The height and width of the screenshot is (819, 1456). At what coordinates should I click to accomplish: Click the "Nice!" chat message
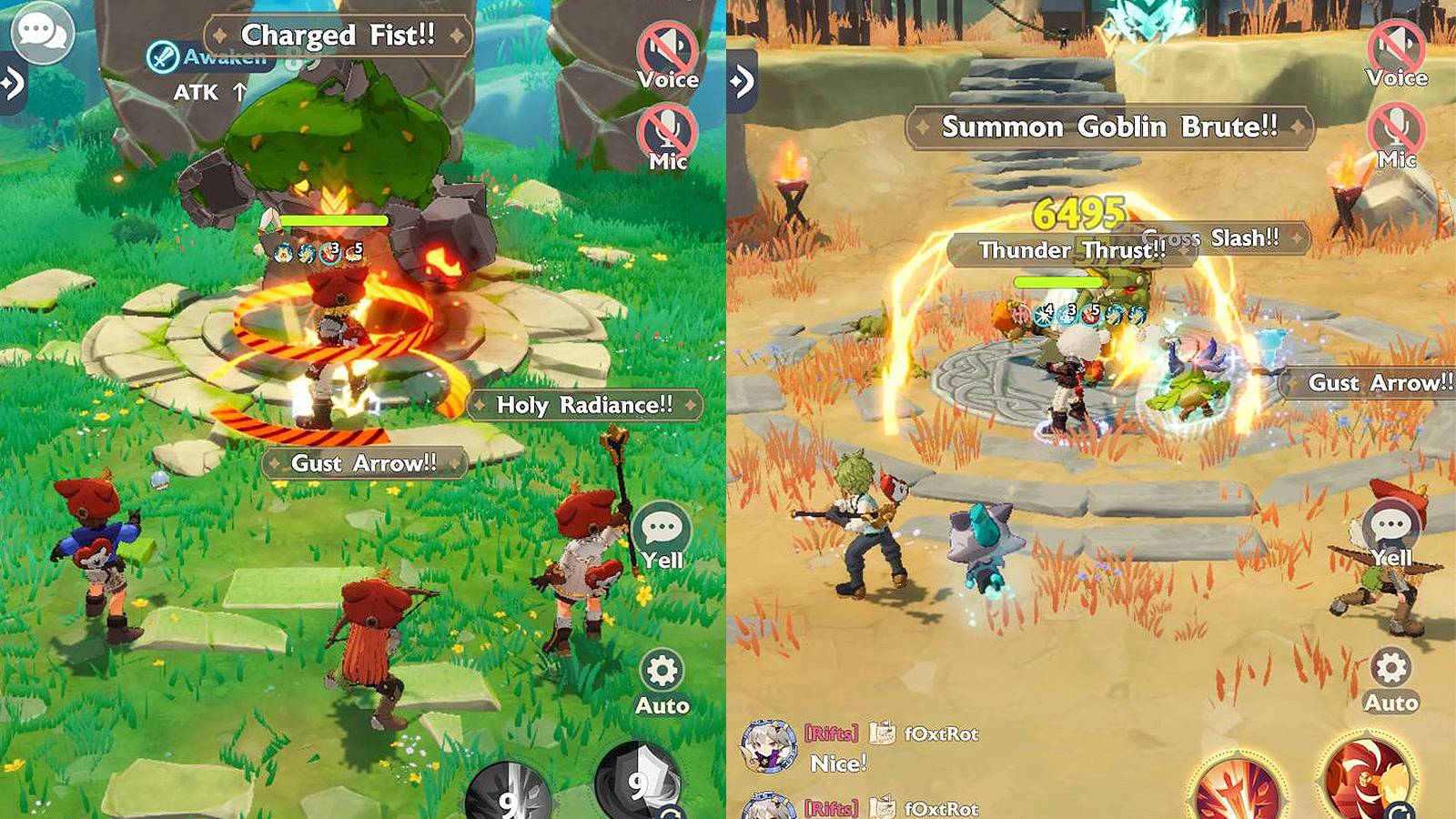[x=839, y=763]
